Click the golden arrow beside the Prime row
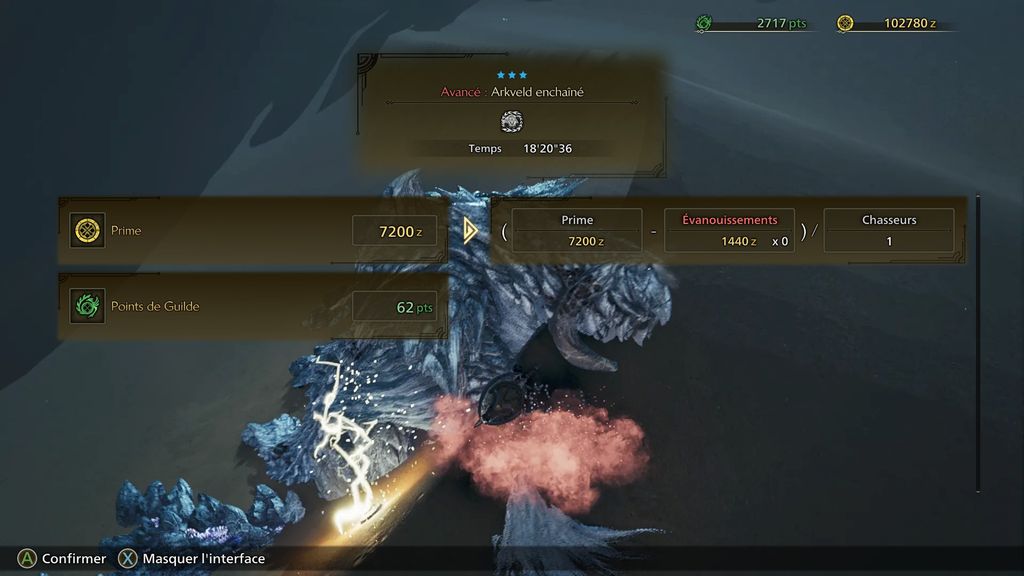1024x576 pixels. pos(471,231)
